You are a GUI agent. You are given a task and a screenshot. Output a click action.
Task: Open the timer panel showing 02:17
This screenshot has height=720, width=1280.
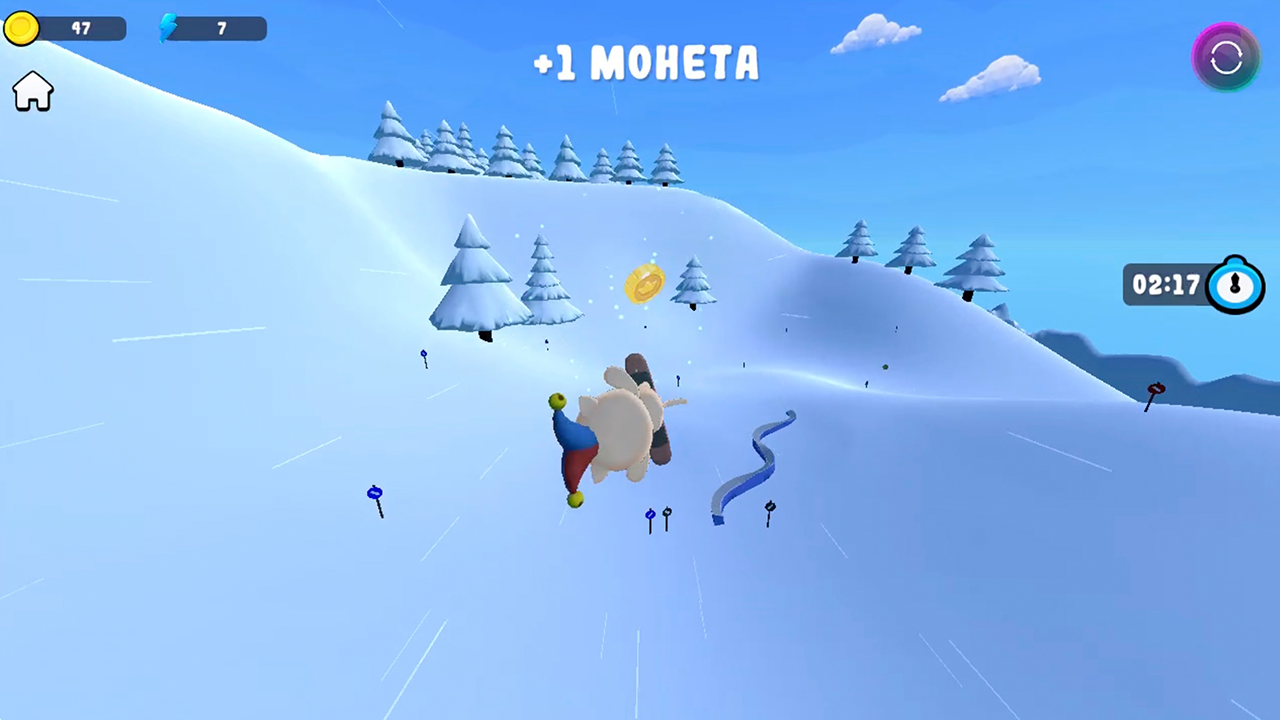(1190, 285)
